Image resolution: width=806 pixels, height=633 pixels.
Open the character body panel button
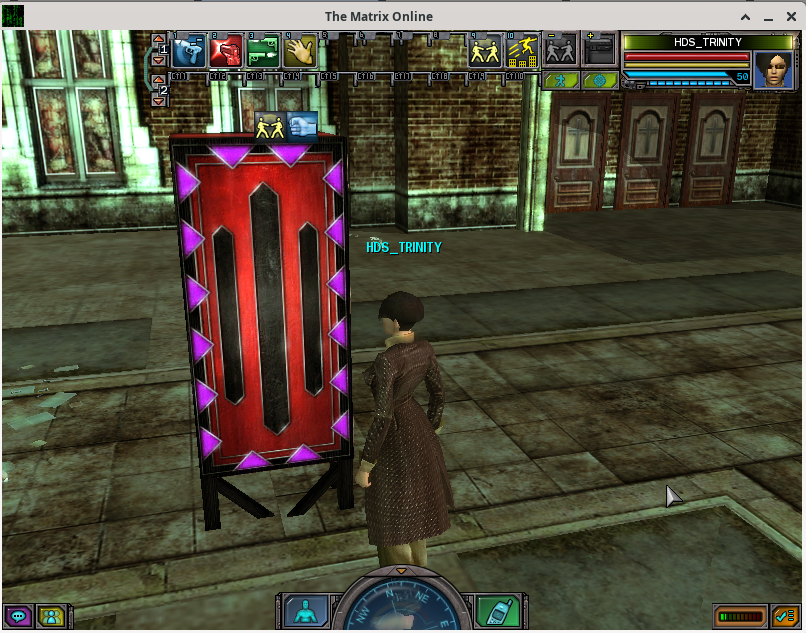[x=301, y=610]
